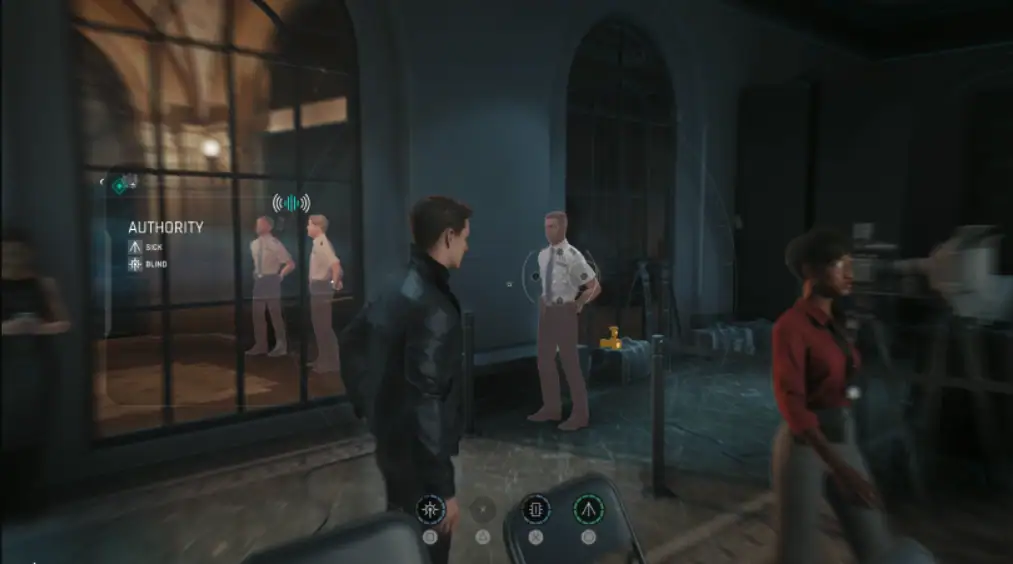The height and width of the screenshot is (564, 1013).
Task: Select the chip-shaped gadget ability icon
Action: [535, 510]
